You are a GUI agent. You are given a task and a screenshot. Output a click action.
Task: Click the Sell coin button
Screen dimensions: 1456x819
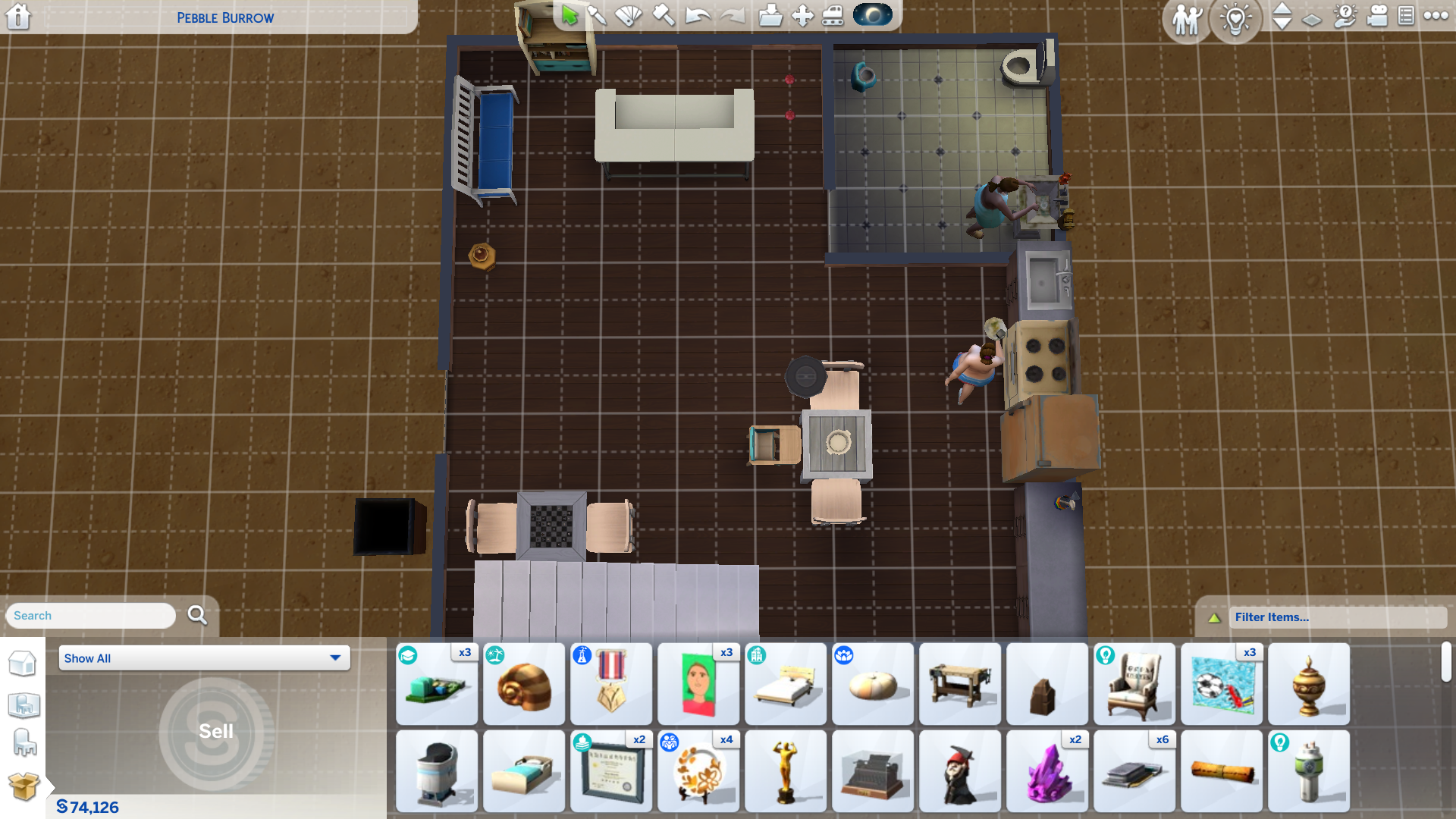[x=216, y=732]
